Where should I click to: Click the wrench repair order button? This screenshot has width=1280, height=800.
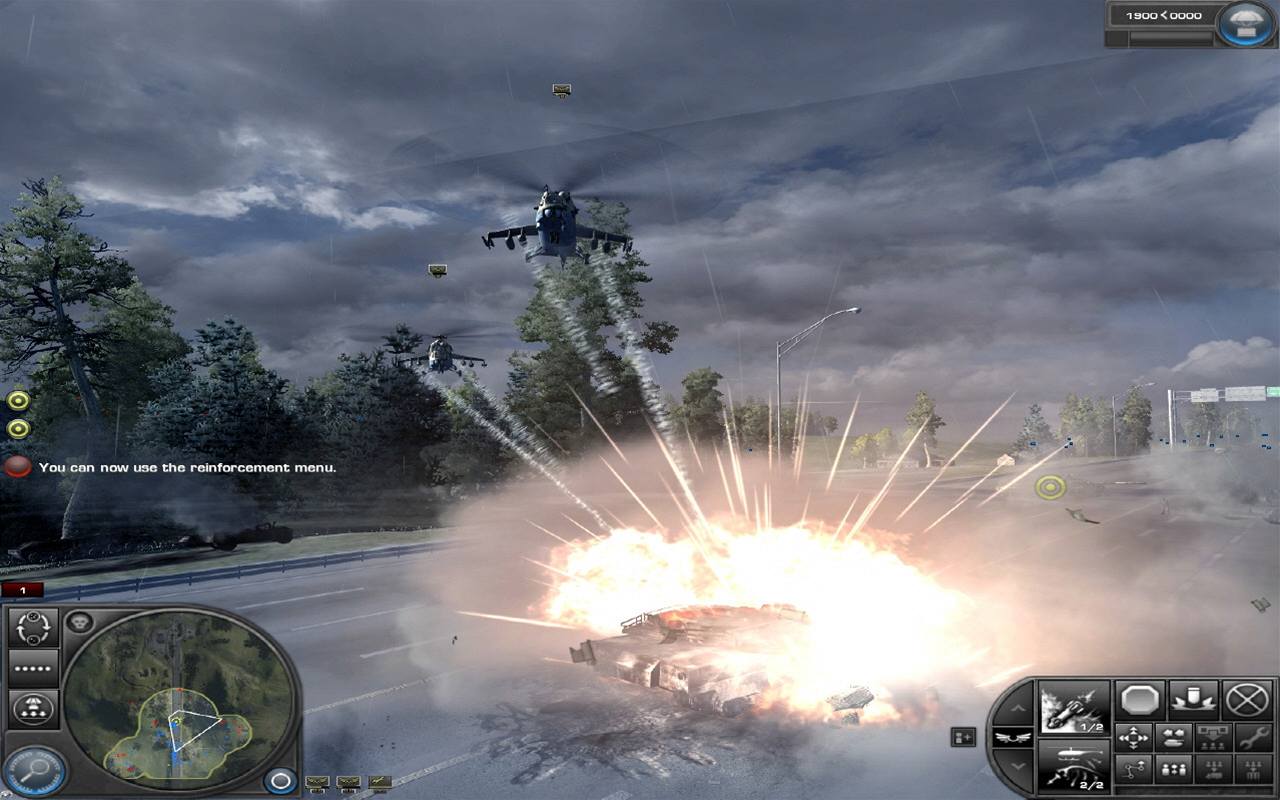(x=1253, y=738)
